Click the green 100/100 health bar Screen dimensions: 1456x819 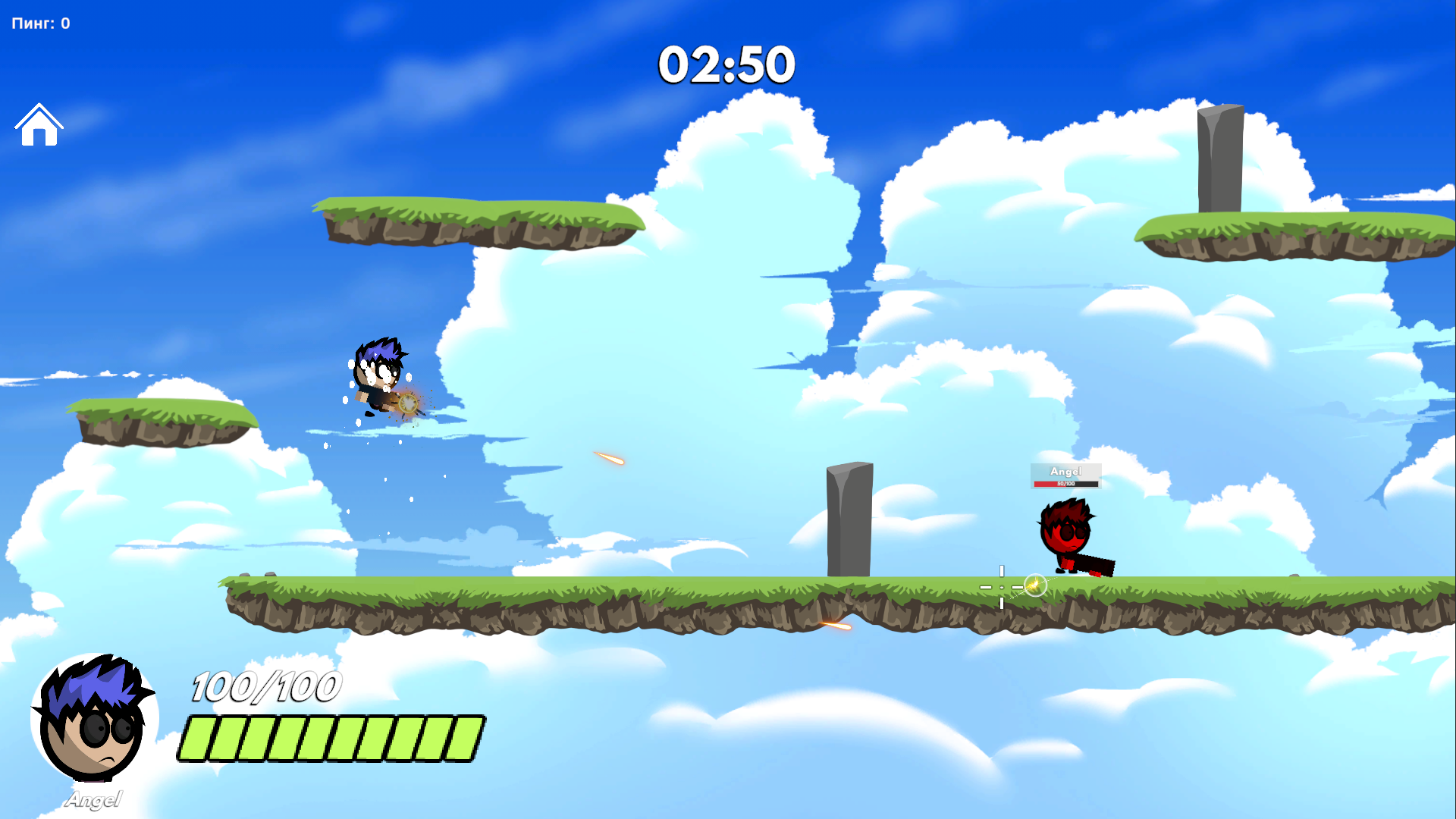(330, 736)
